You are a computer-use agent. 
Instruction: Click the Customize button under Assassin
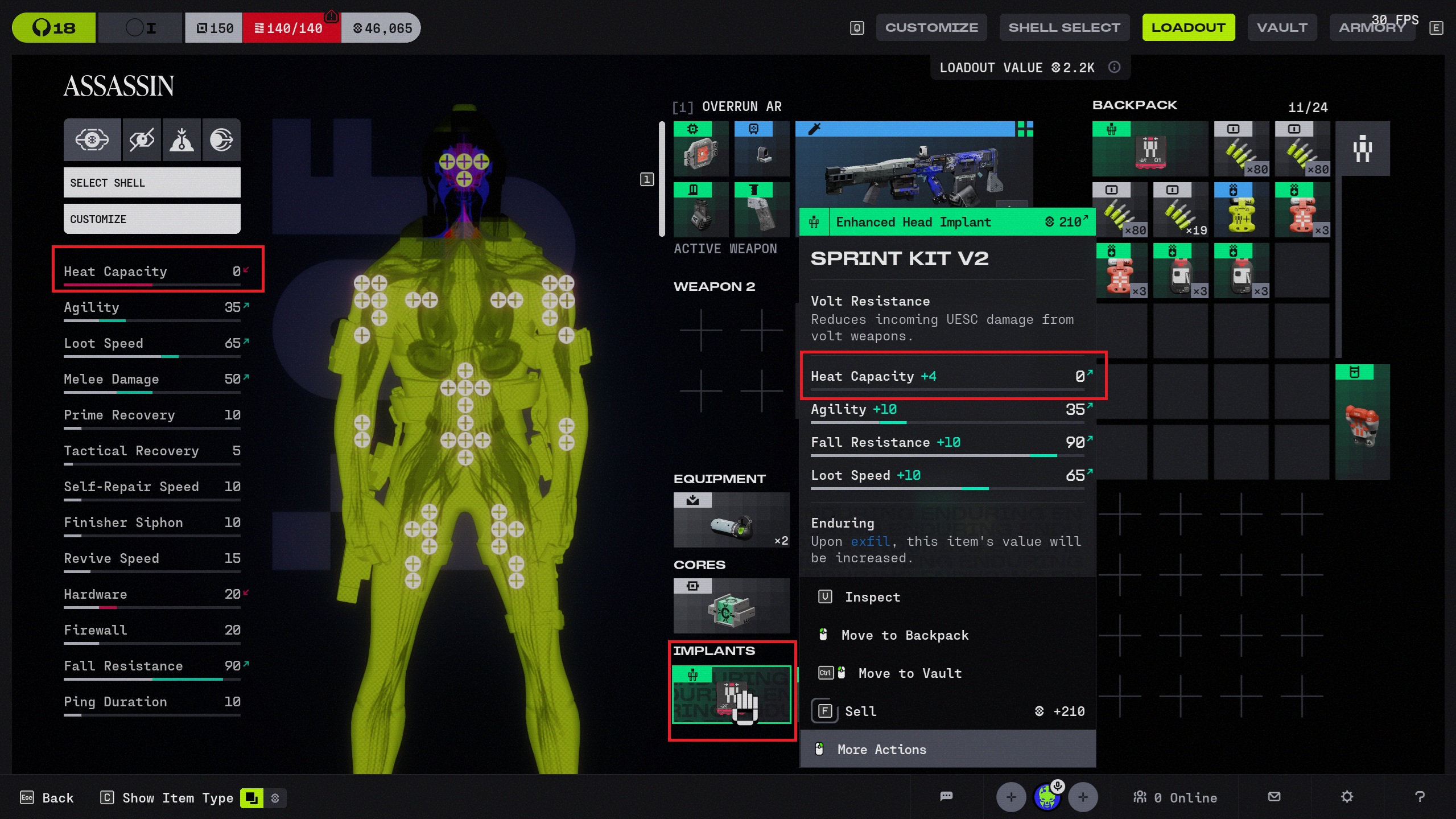click(152, 219)
